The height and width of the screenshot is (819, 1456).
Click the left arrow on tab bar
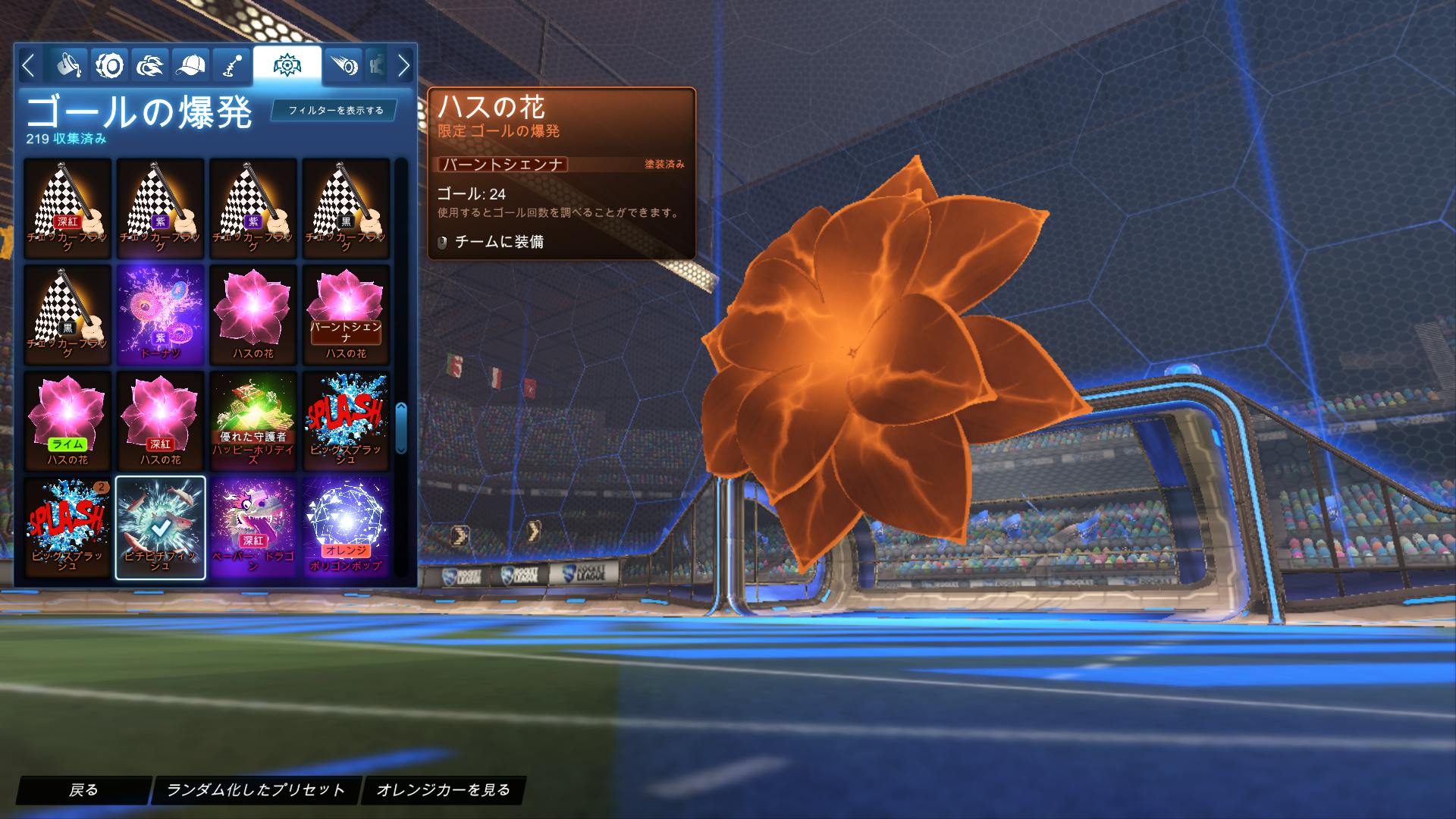(x=28, y=66)
